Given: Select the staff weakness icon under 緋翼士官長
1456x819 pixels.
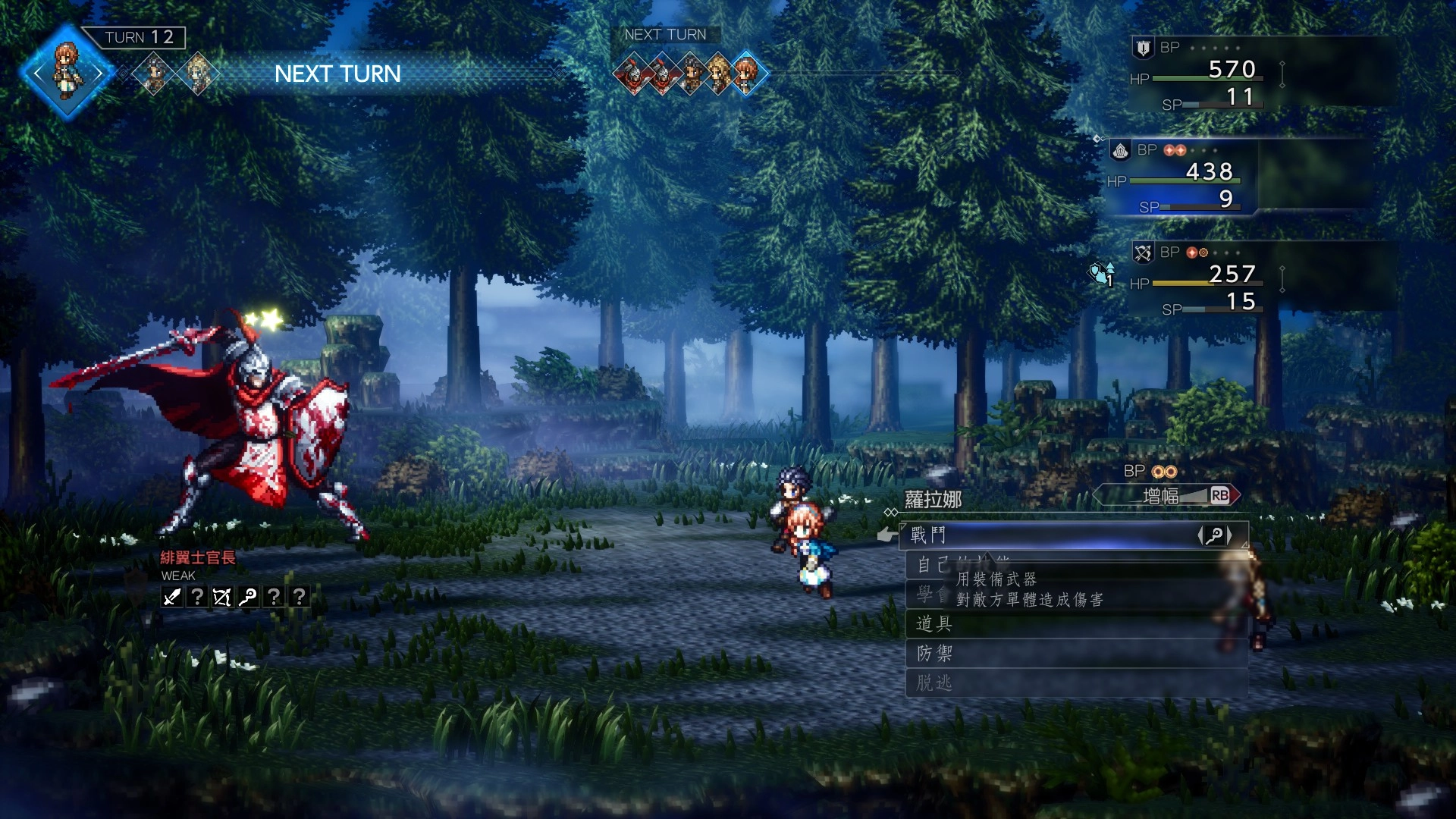Looking at the screenshot, I should pos(247,598).
